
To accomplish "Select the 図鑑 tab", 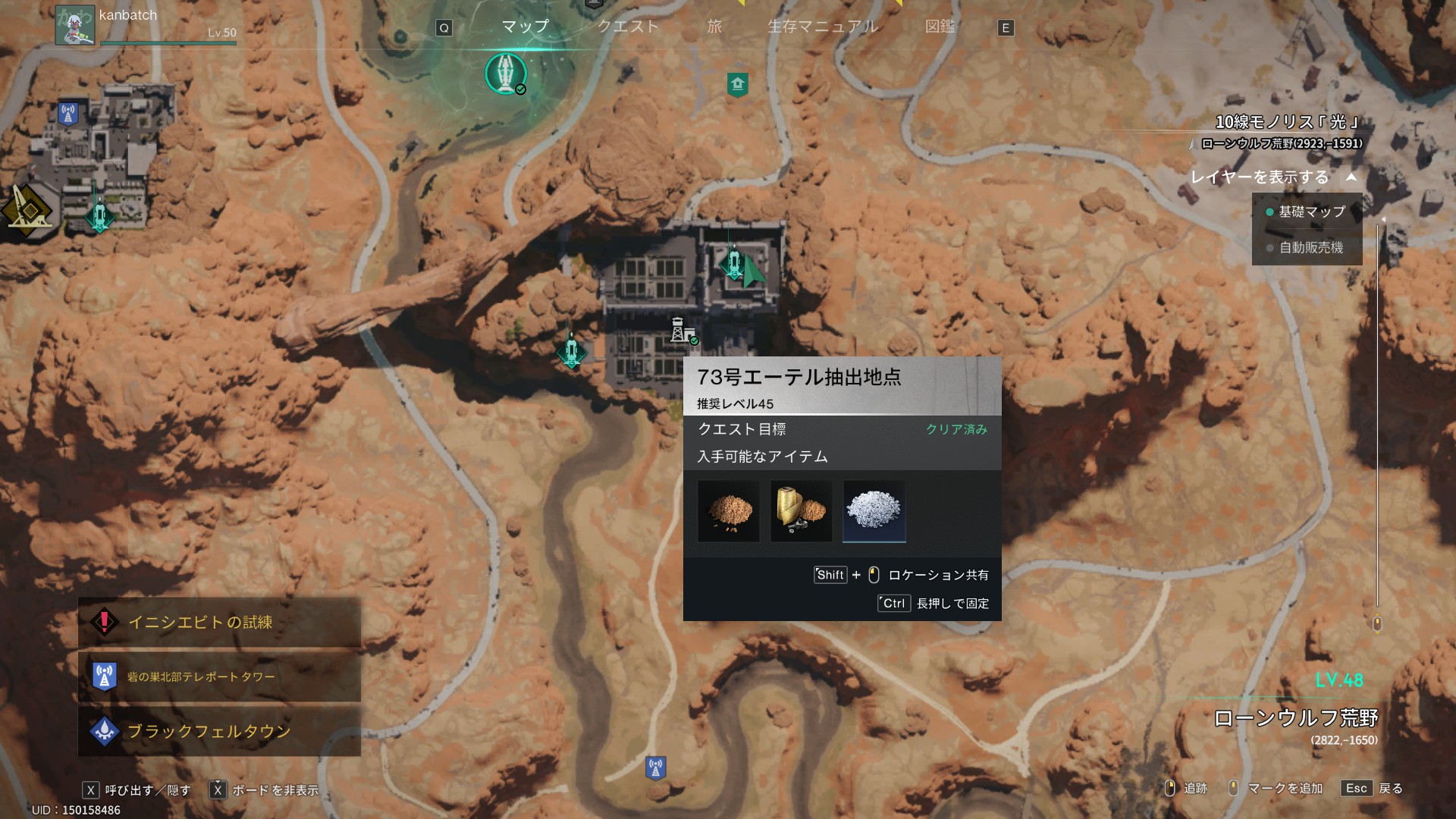I will click(940, 27).
